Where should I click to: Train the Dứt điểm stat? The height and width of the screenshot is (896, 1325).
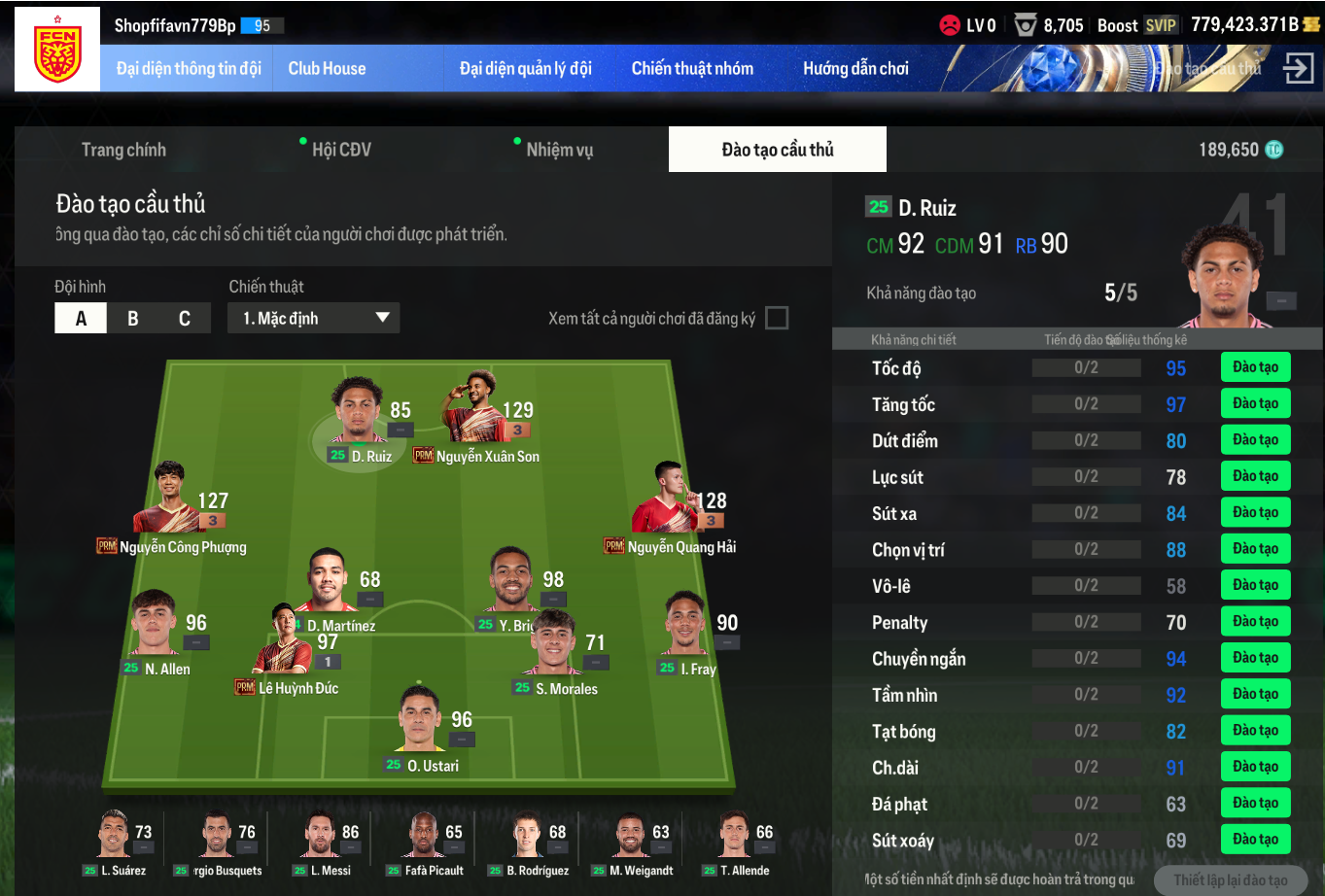(x=1255, y=440)
